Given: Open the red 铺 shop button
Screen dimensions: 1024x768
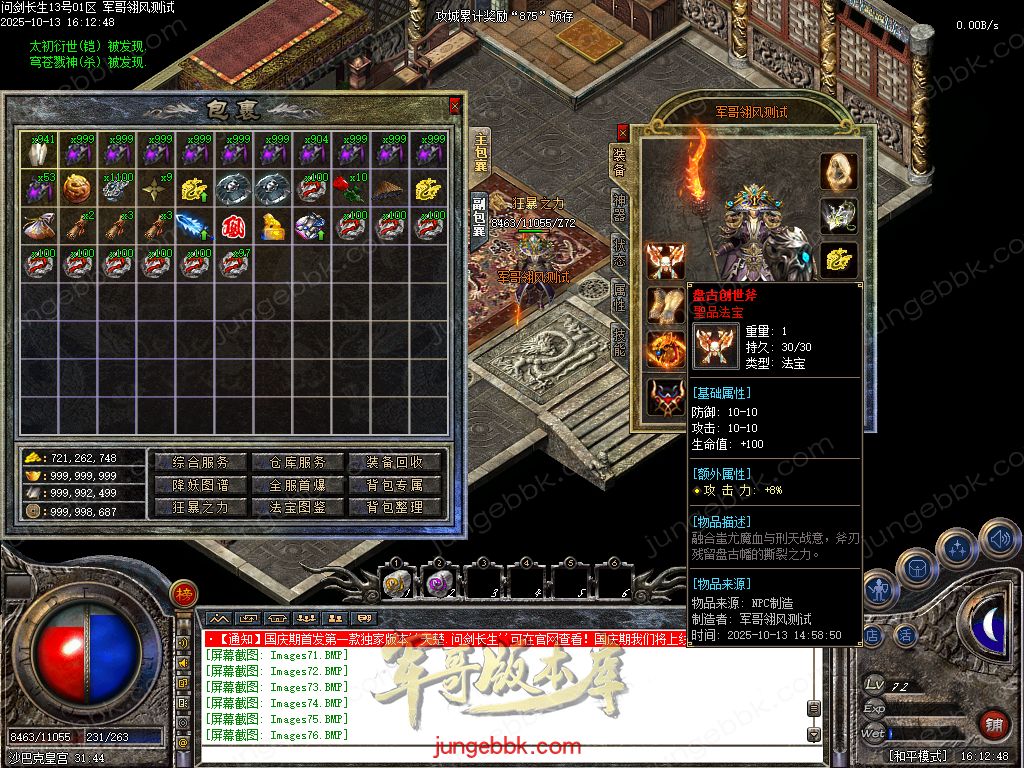Looking at the screenshot, I should coord(992,723).
